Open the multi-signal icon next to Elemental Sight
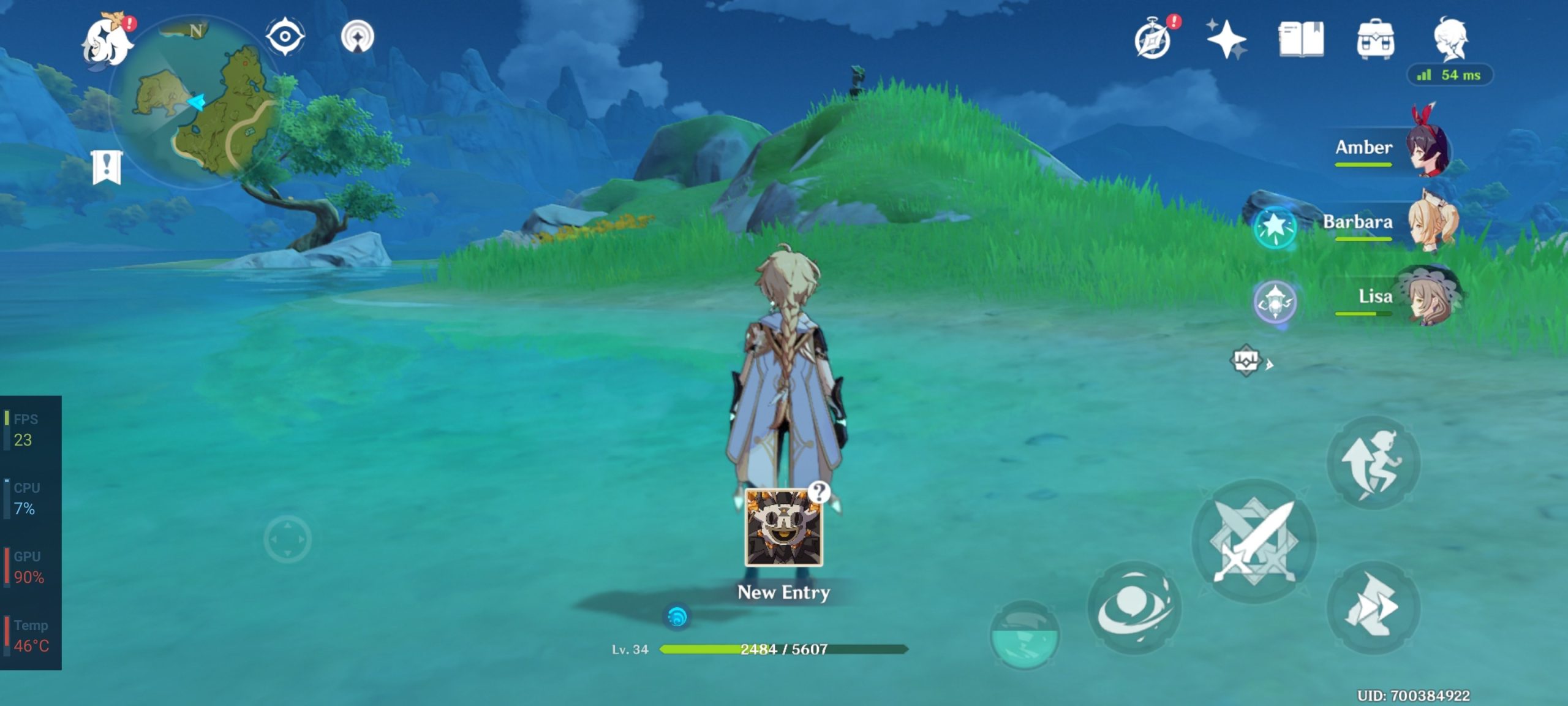 (x=358, y=37)
